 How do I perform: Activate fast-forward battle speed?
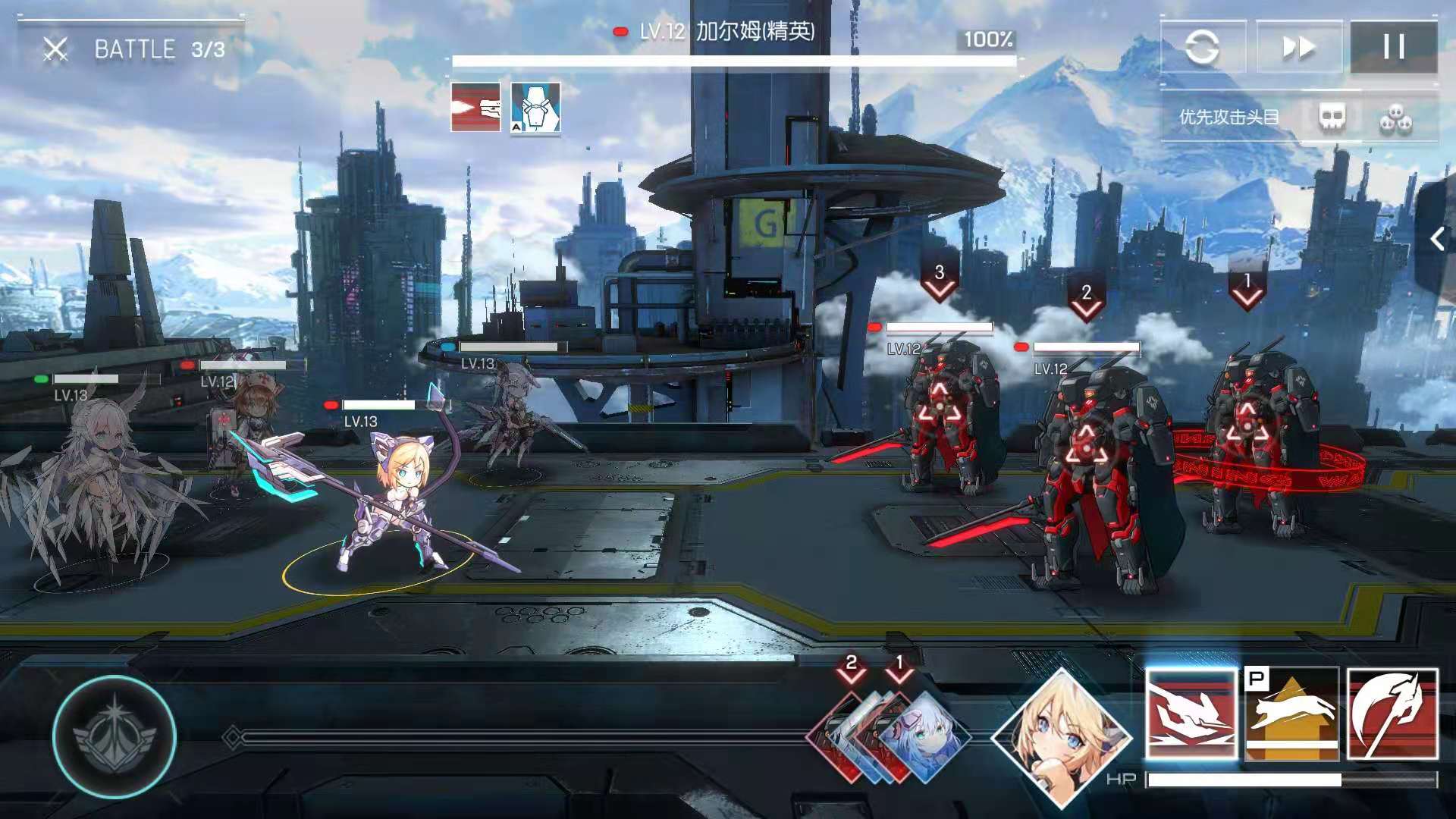click(1299, 48)
